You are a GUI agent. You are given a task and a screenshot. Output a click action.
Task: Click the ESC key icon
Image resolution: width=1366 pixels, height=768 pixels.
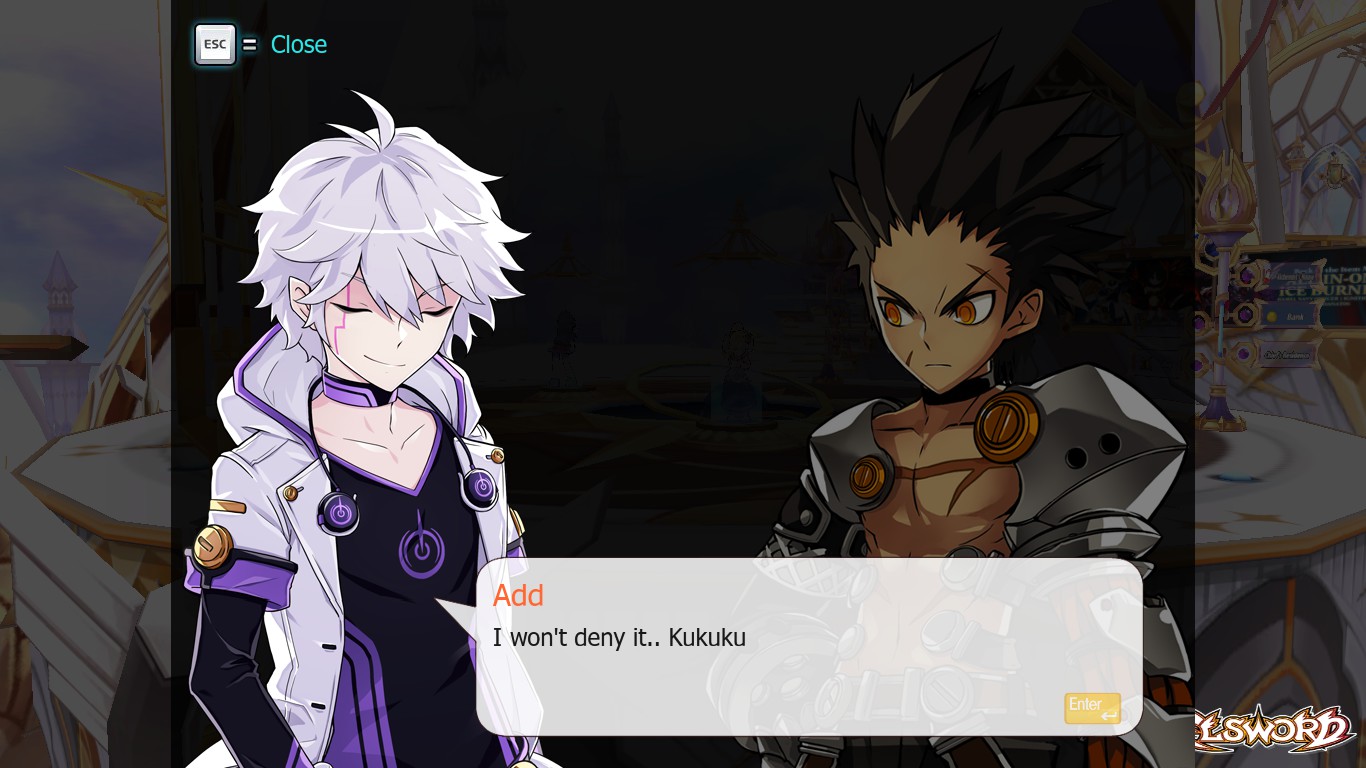[214, 43]
